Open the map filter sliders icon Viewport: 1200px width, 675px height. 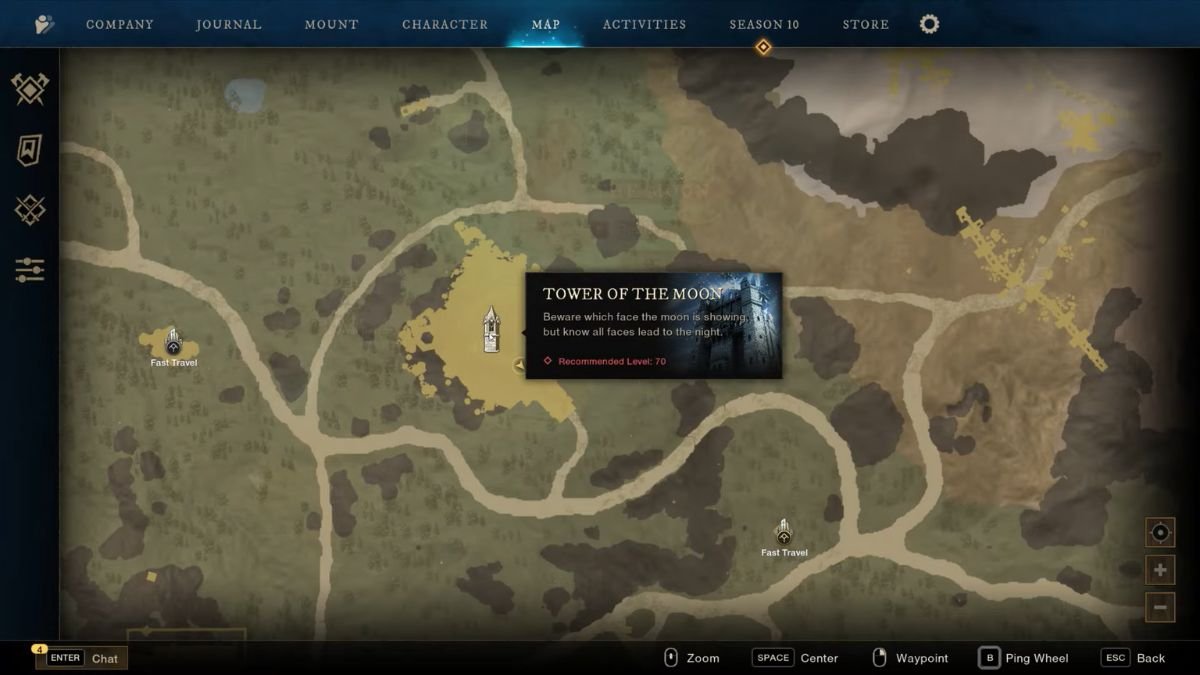coord(30,269)
